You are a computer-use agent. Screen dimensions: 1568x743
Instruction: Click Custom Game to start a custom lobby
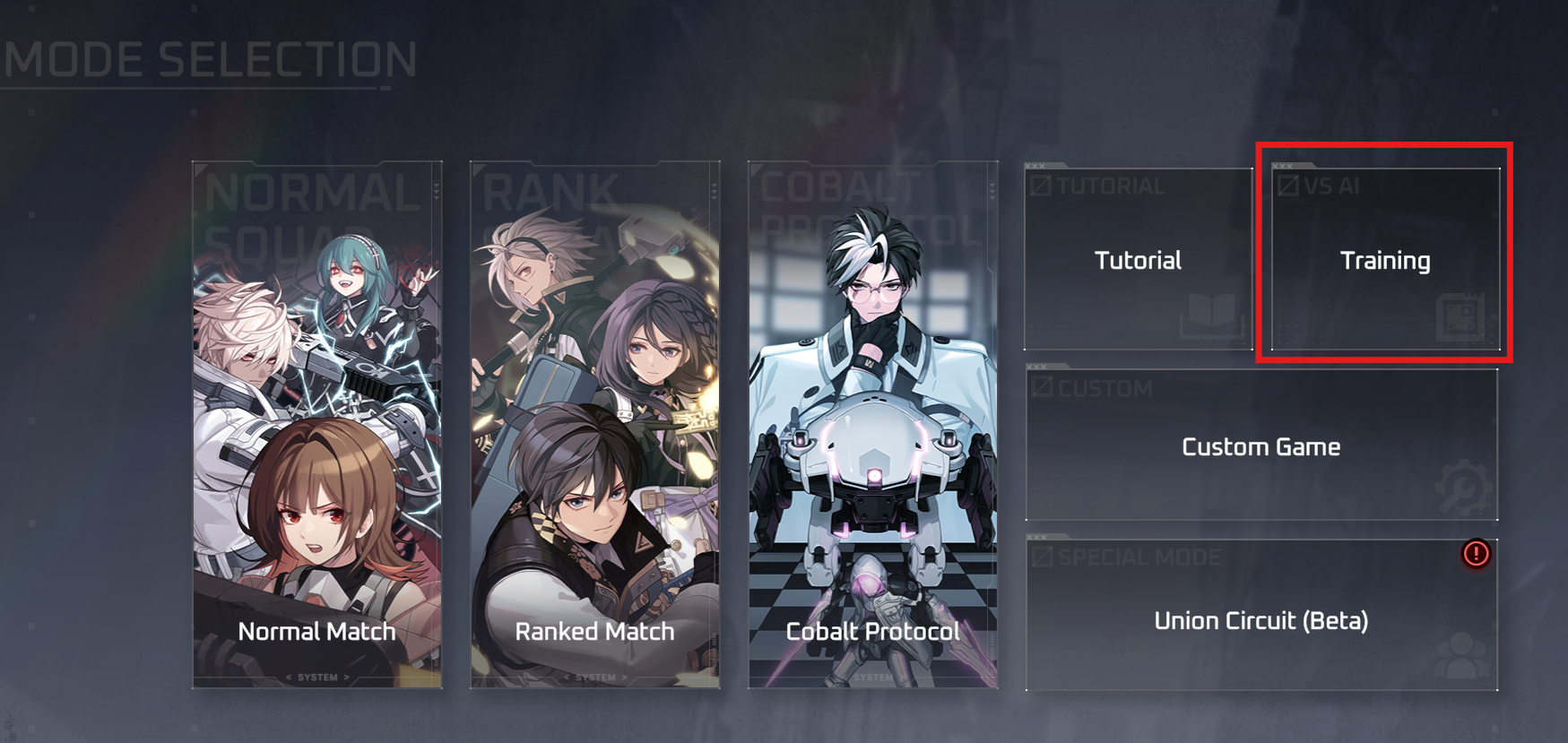pos(1260,445)
